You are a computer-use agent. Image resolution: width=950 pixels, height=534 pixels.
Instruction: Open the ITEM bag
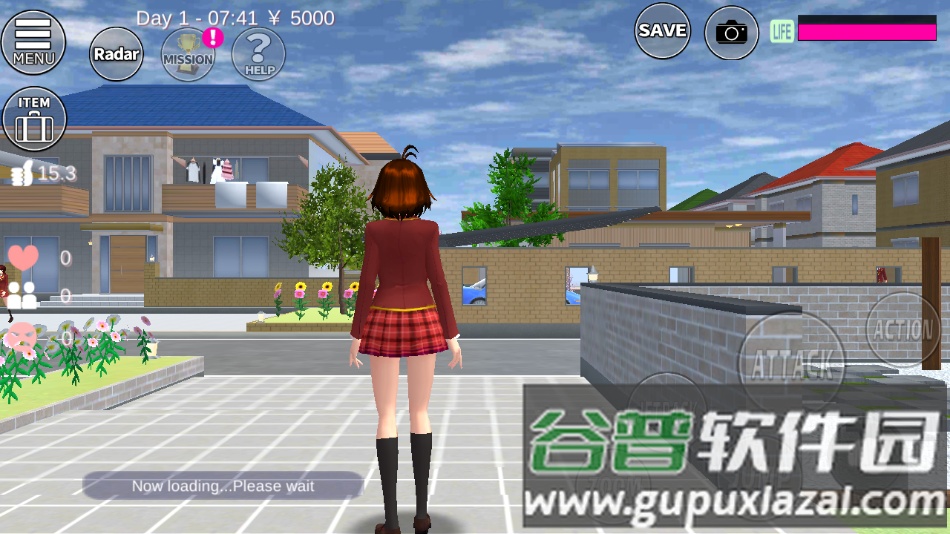[34, 120]
